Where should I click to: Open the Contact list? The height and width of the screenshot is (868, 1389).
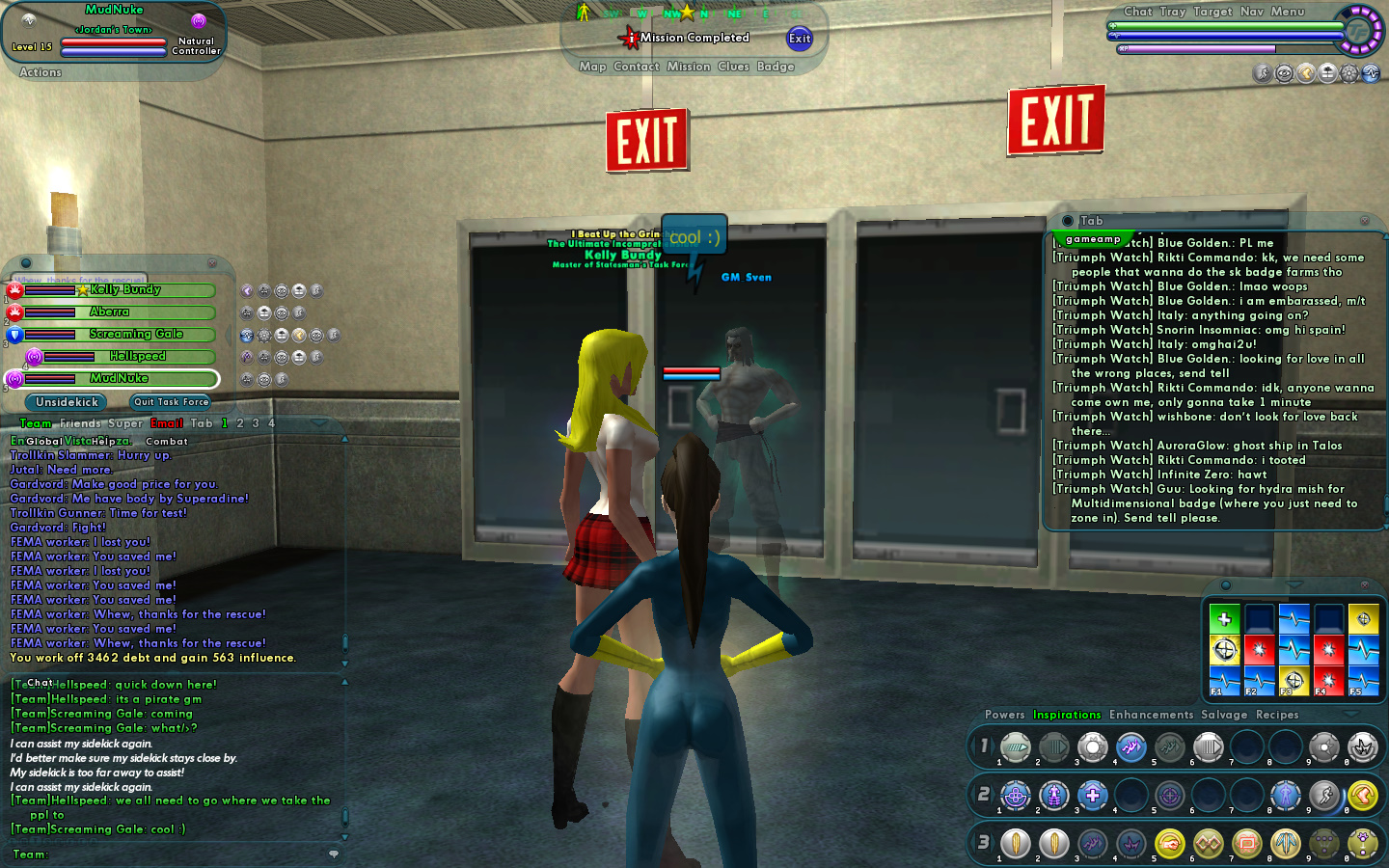click(636, 67)
